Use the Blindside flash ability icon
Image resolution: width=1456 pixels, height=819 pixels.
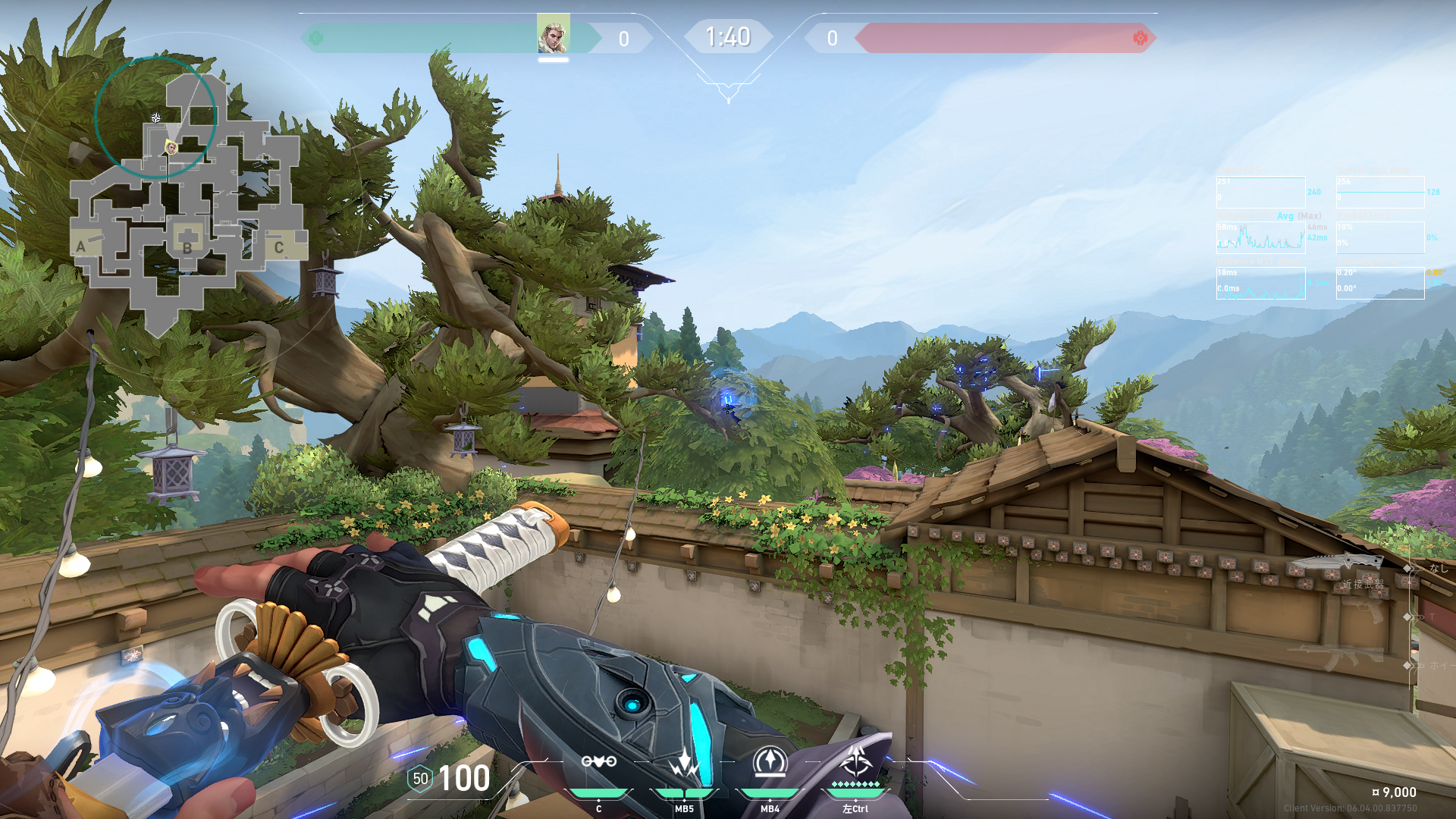coord(684,761)
